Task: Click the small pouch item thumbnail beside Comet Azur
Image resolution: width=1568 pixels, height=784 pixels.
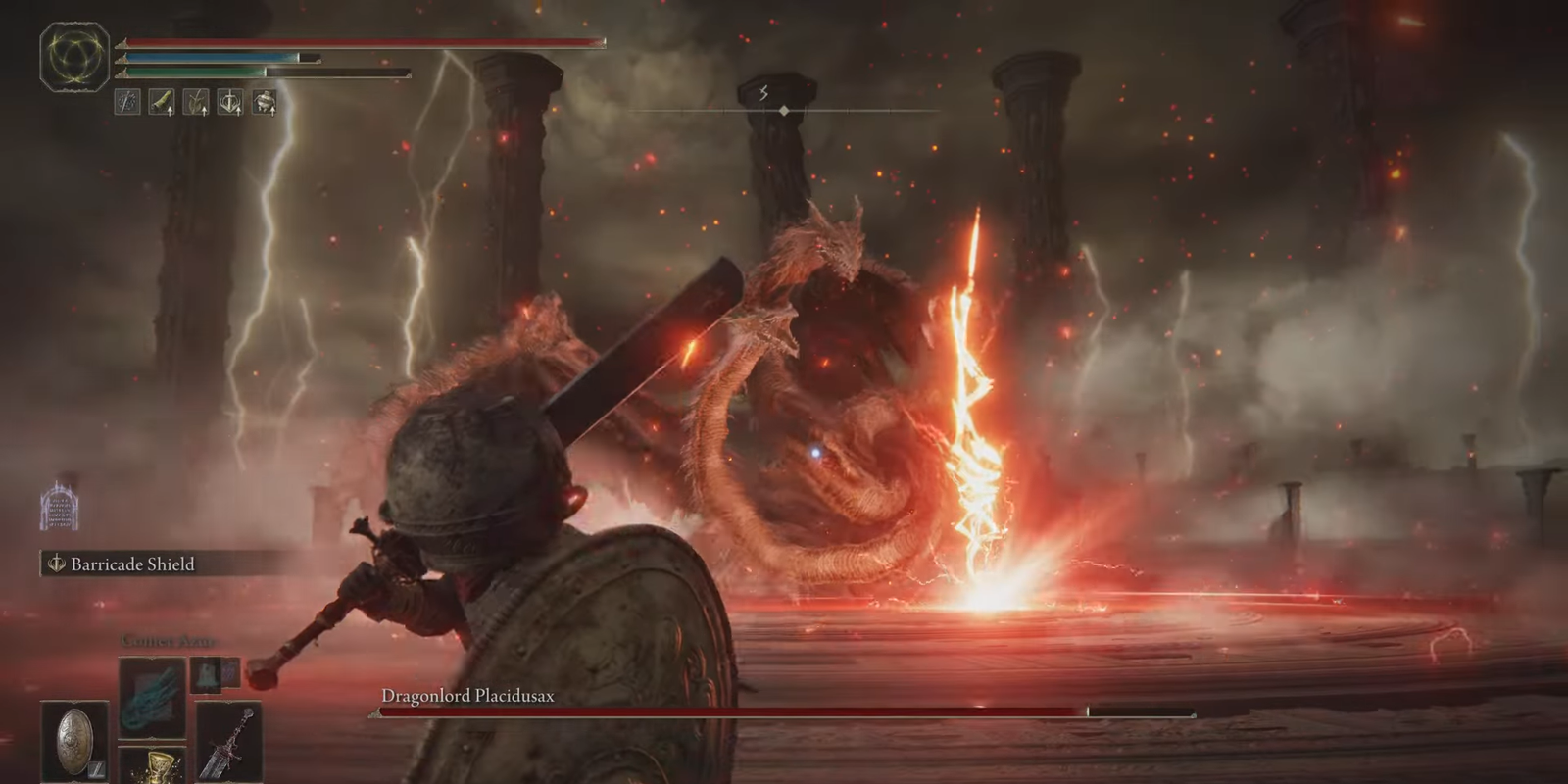Action: pyautogui.click(x=208, y=676)
